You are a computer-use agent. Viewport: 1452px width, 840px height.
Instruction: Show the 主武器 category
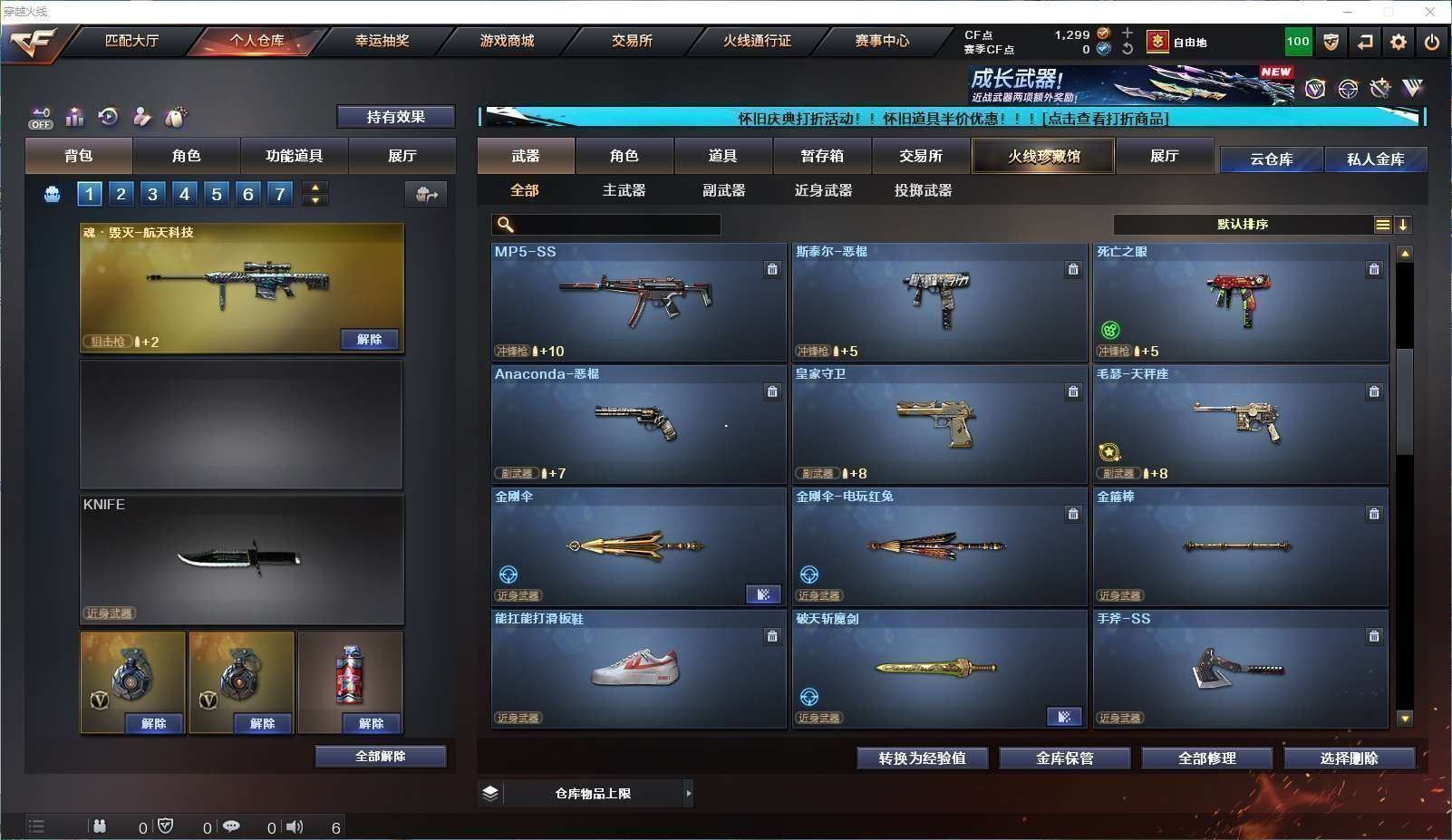pyautogui.click(x=624, y=190)
